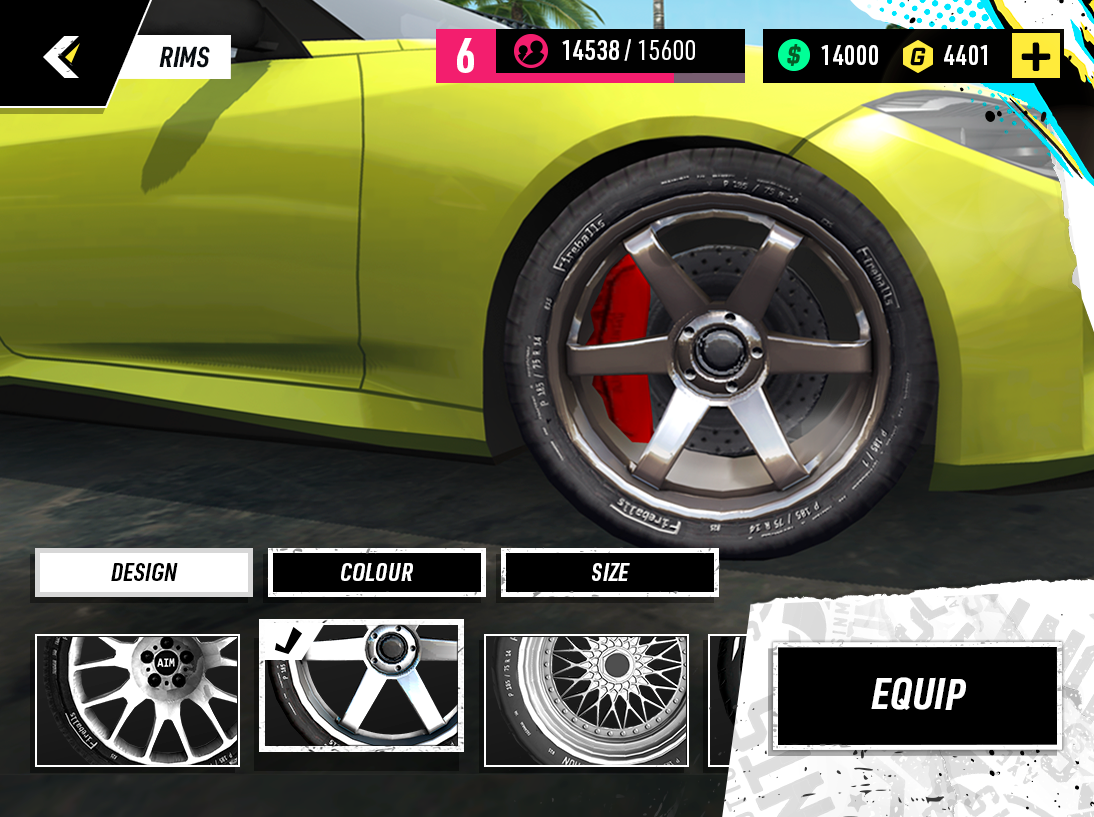Switch to the Design tab
Image resolution: width=1094 pixels, height=817 pixels.
[x=144, y=573]
